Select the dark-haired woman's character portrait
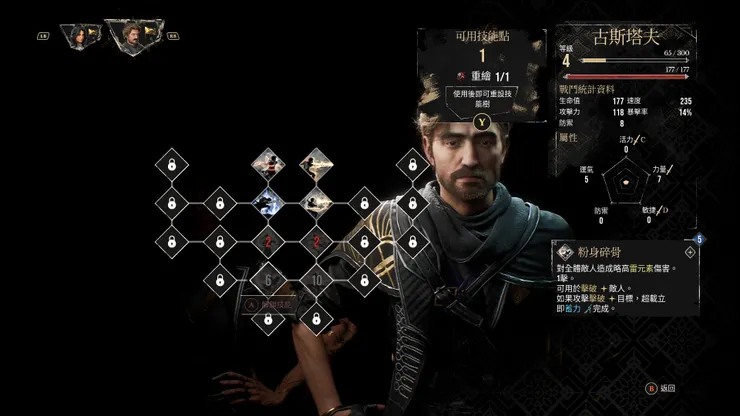 pos(76,36)
